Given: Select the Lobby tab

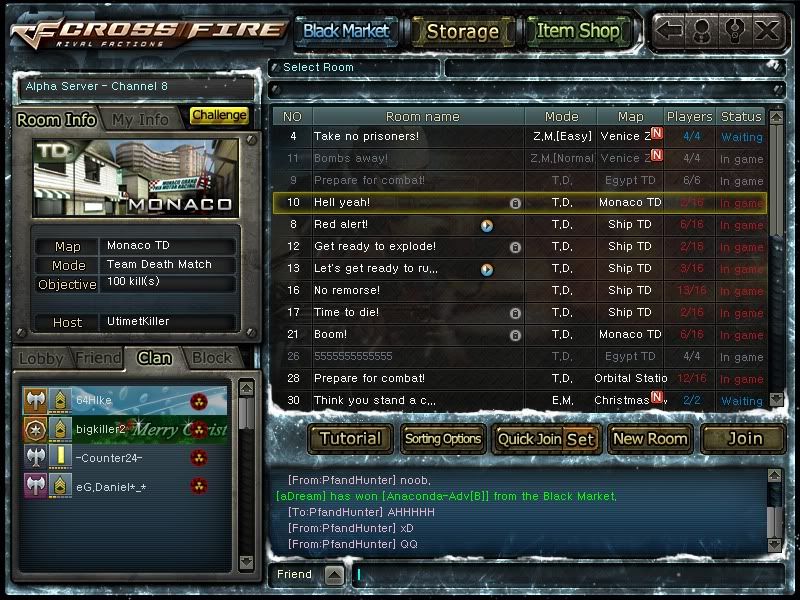Looking at the screenshot, I should coord(41,358).
